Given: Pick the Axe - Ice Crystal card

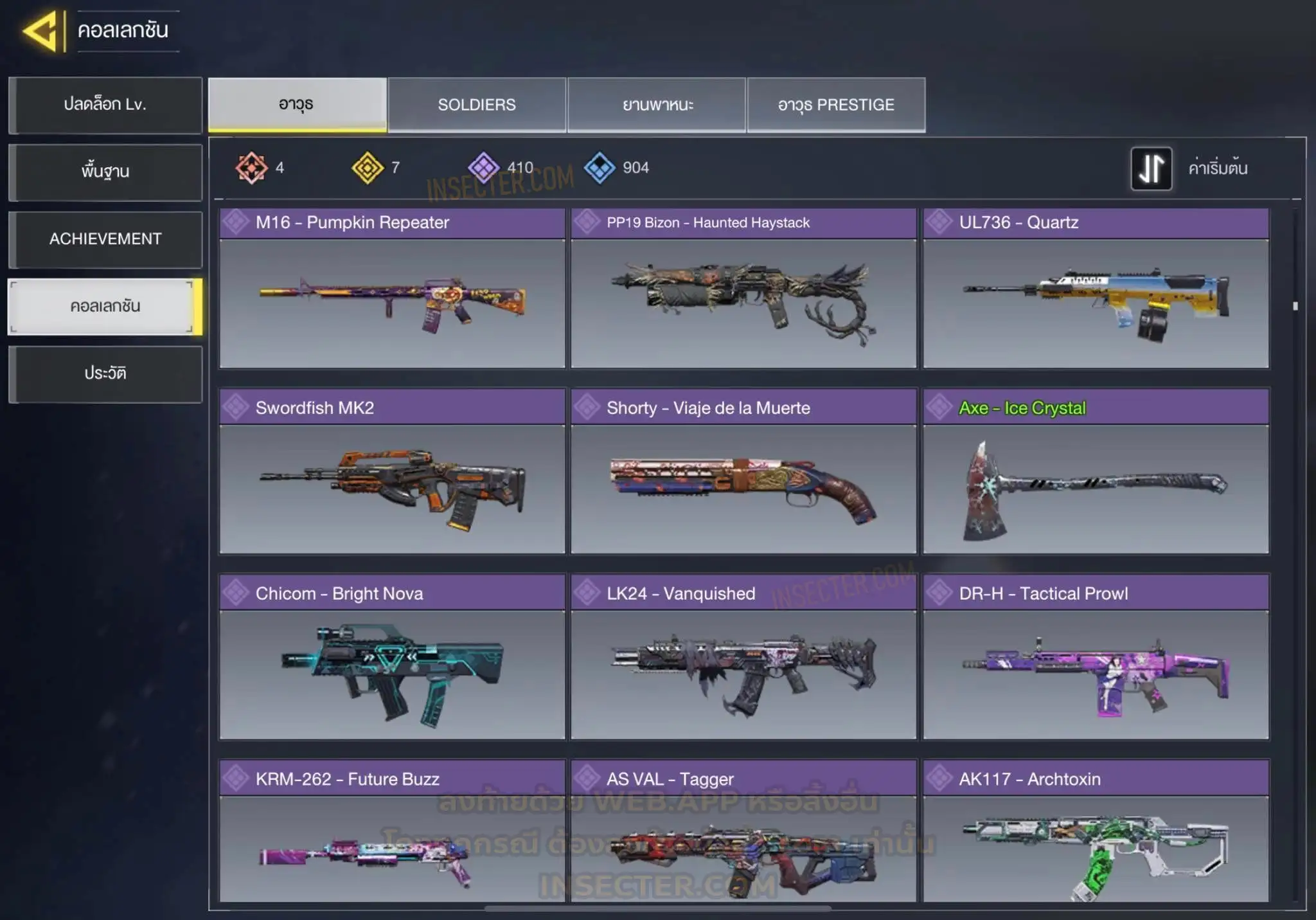Looking at the screenshot, I should click(1096, 471).
